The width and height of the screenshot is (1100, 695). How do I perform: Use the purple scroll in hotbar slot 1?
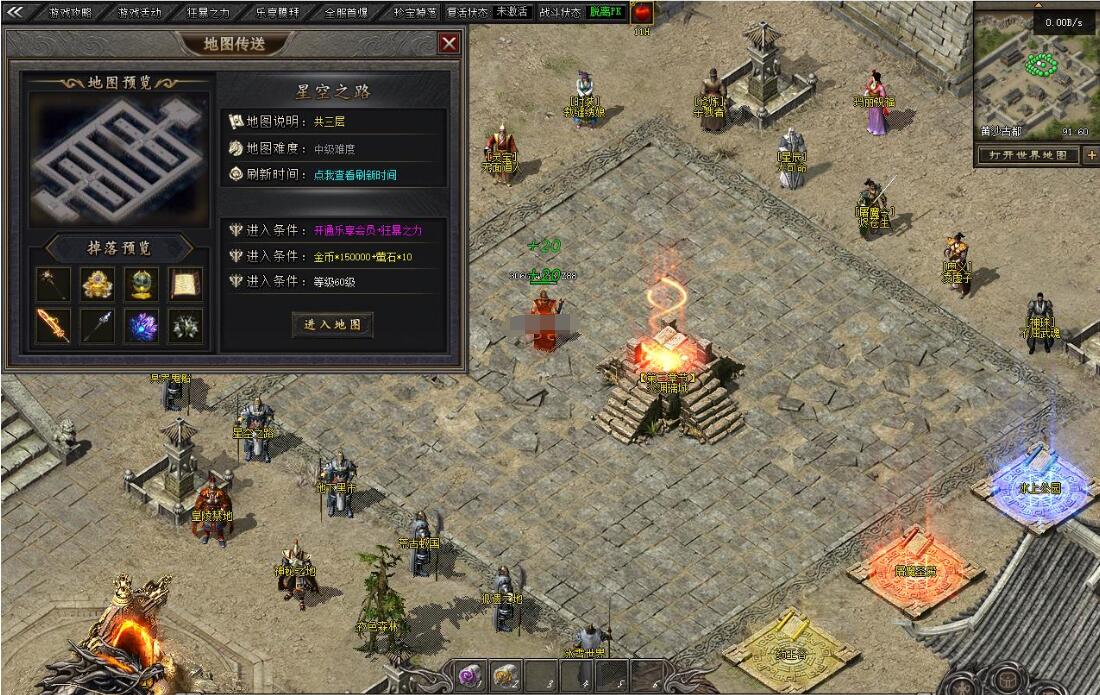point(469,676)
